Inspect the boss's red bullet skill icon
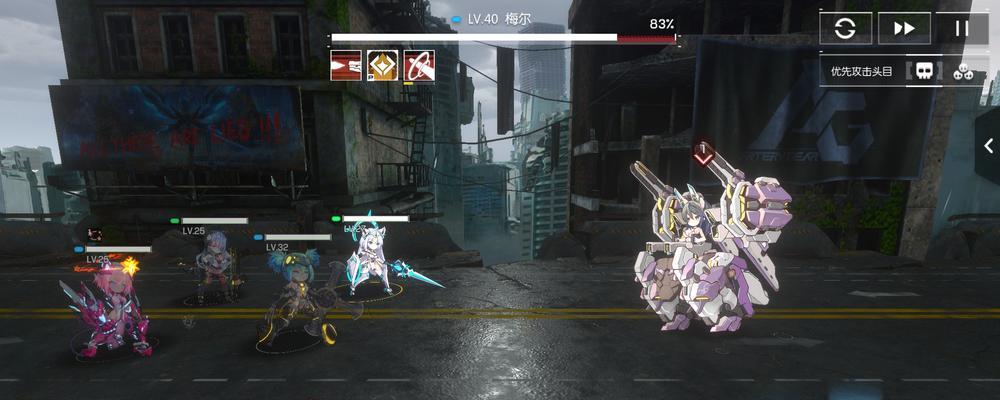1000x400 pixels. 346,66
